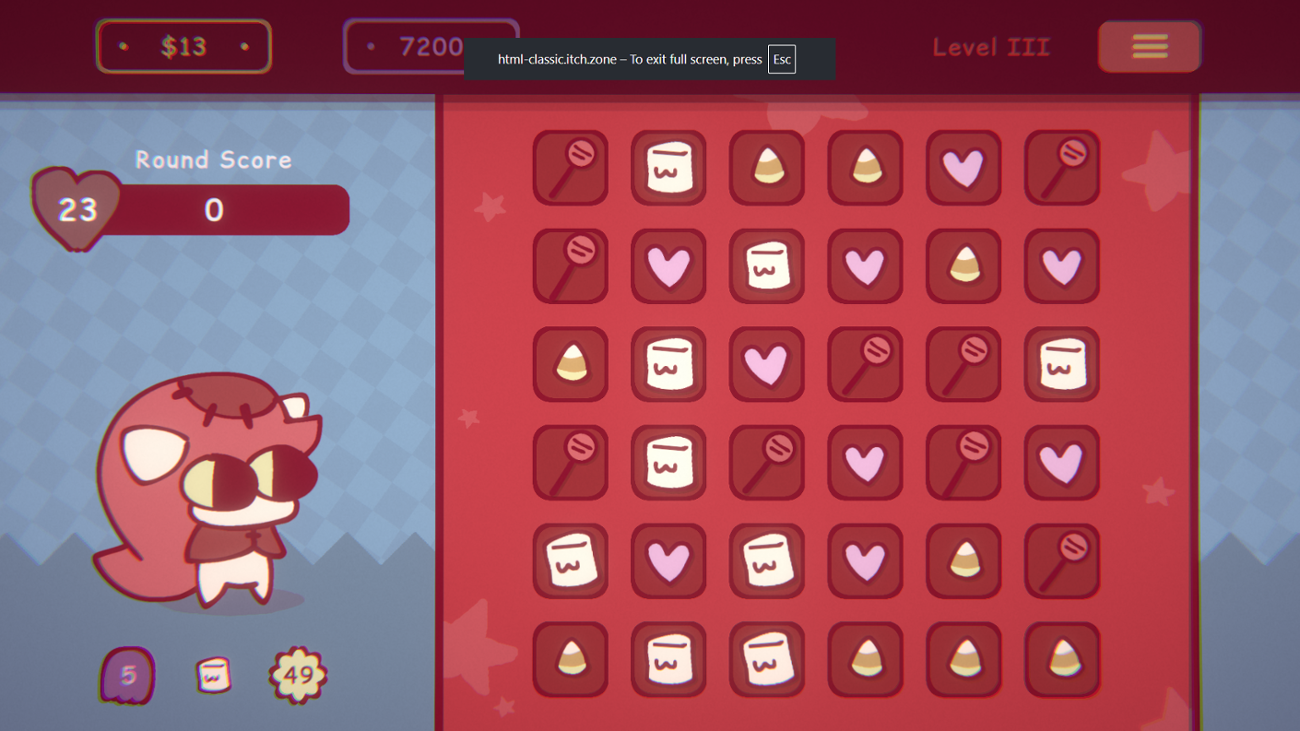Screen dimensions: 1300x731
Task: Click the Round Score progress bar
Action: pos(230,210)
